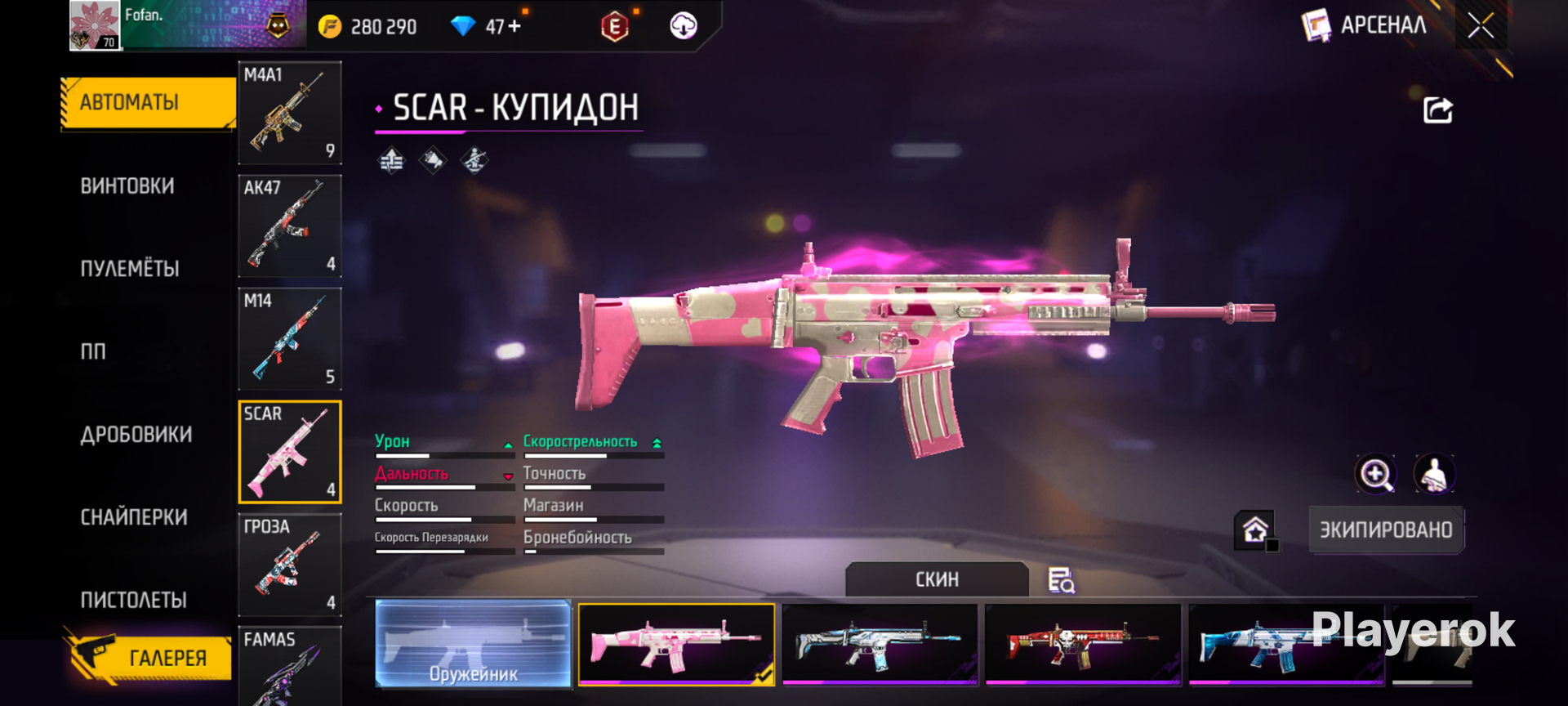The height and width of the screenshot is (706, 1568).
Task: Select the M14 weapon tile
Action: click(290, 339)
